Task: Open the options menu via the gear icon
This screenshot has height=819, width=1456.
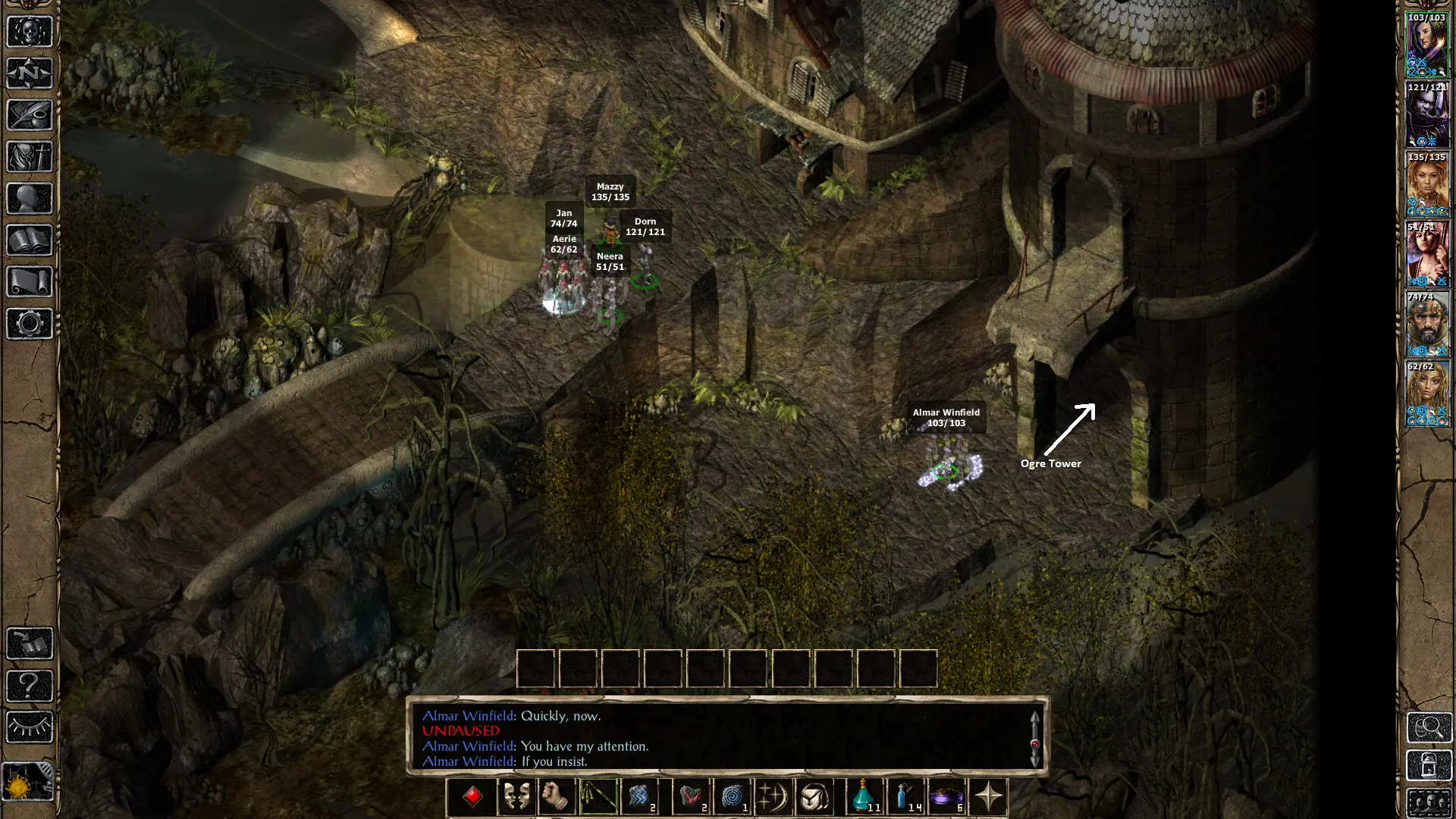Action: 30,324
